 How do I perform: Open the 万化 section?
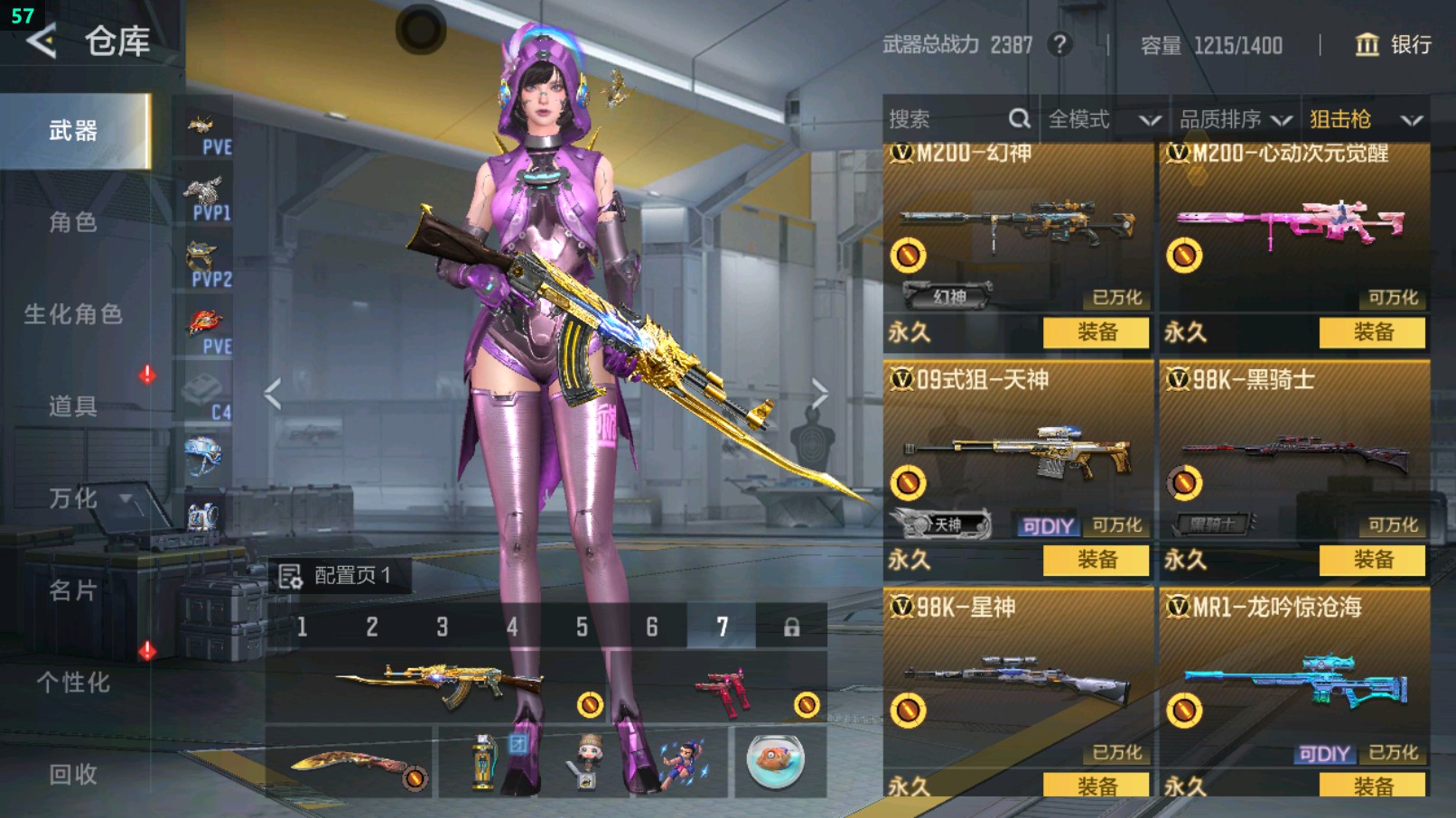tap(73, 498)
